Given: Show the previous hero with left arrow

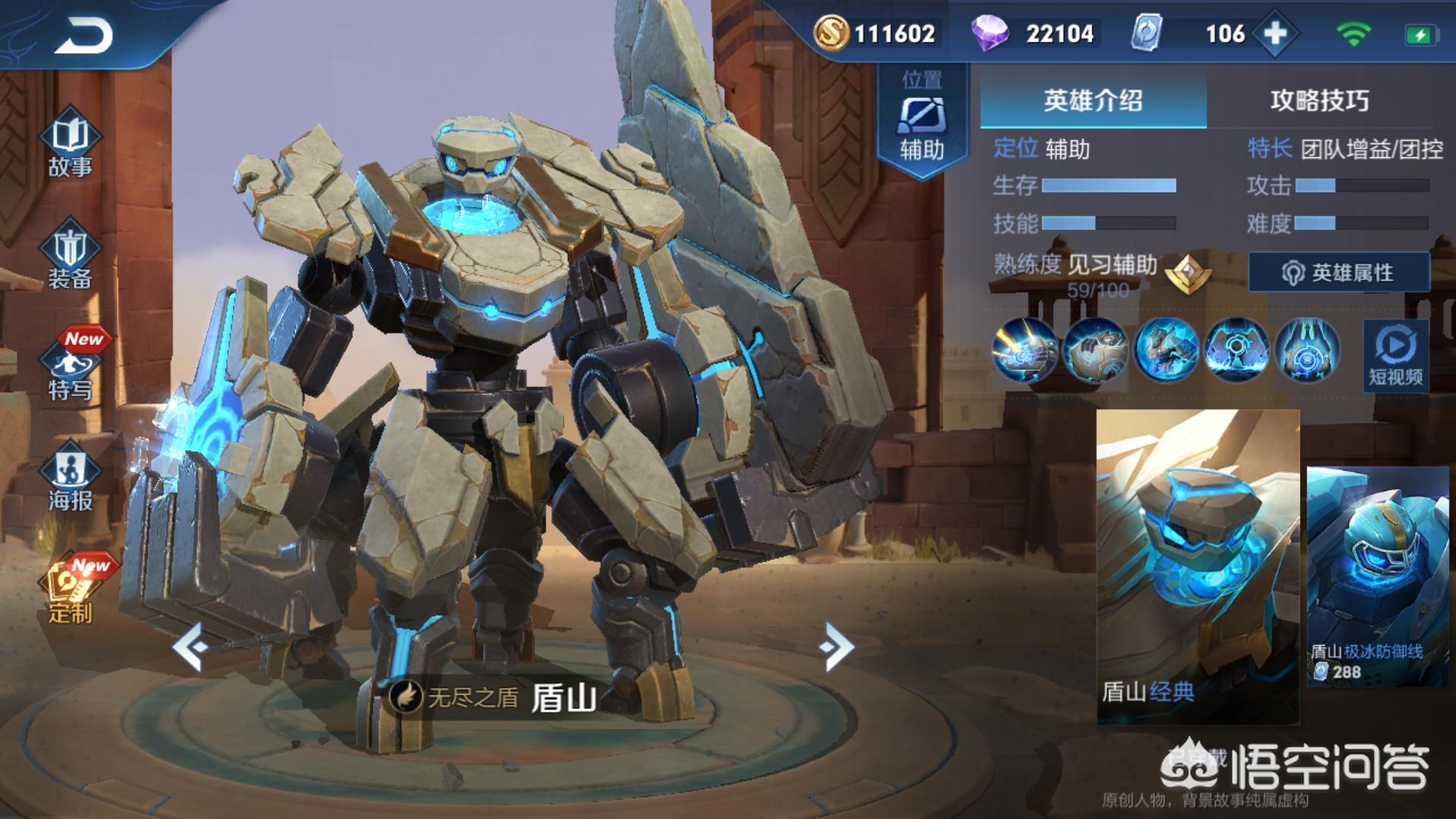Looking at the screenshot, I should 190,646.
